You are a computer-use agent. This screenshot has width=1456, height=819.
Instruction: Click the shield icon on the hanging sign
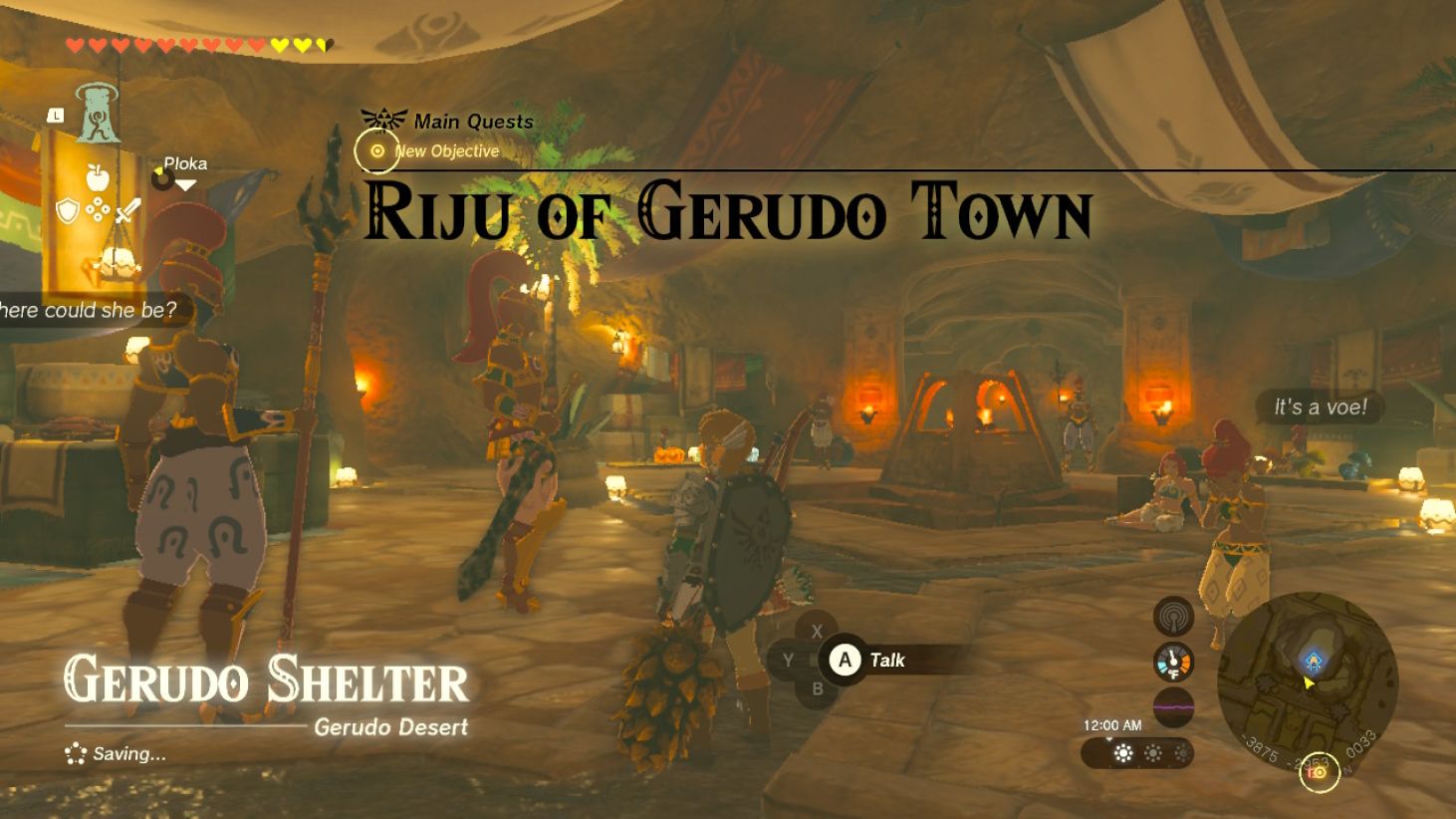pos(67,210)
